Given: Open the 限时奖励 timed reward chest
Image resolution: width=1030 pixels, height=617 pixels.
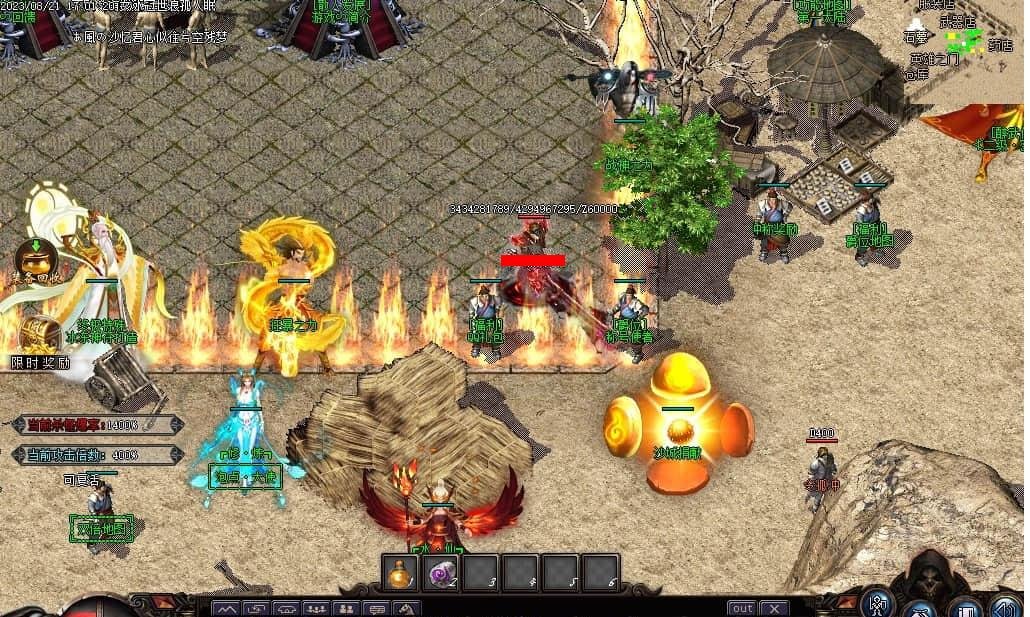Looking at the screenshot, I should pyautogui.click(x=41, y=338).
